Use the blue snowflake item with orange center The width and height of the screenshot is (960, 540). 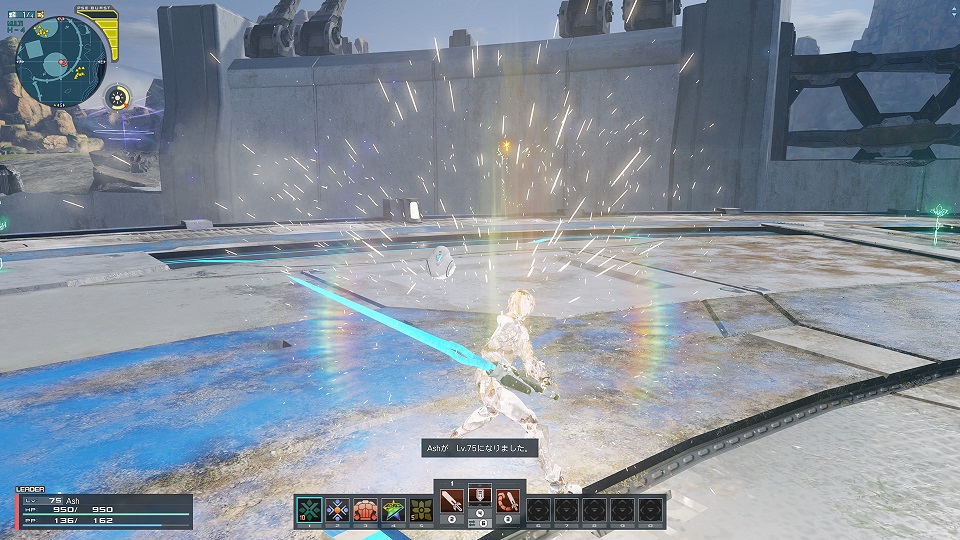pyautogui.click(x=337, y=510)
